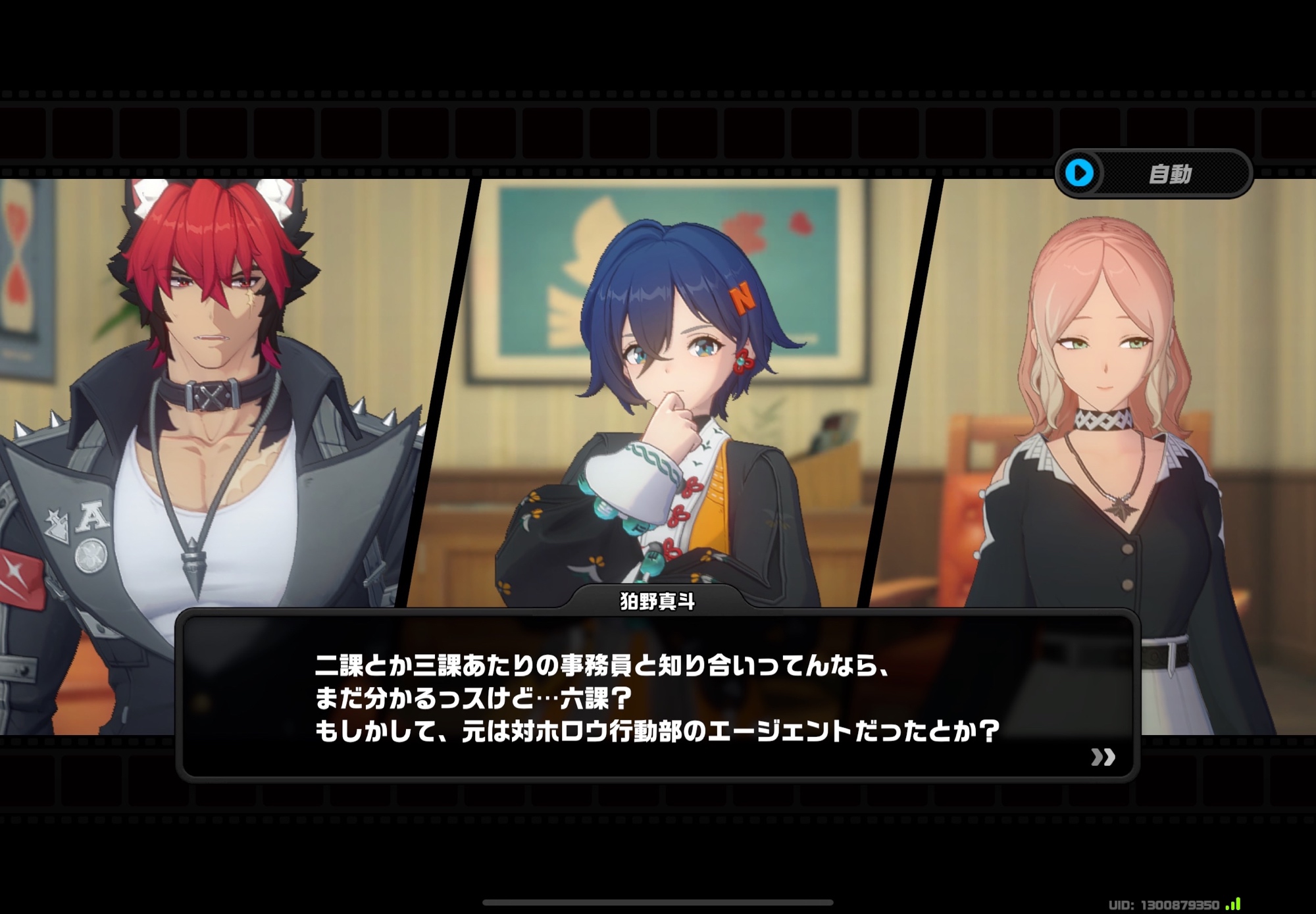Advance dialogue with the double-arrow icon
This screenshot has height=914, width=1316.
(1103, 757)
